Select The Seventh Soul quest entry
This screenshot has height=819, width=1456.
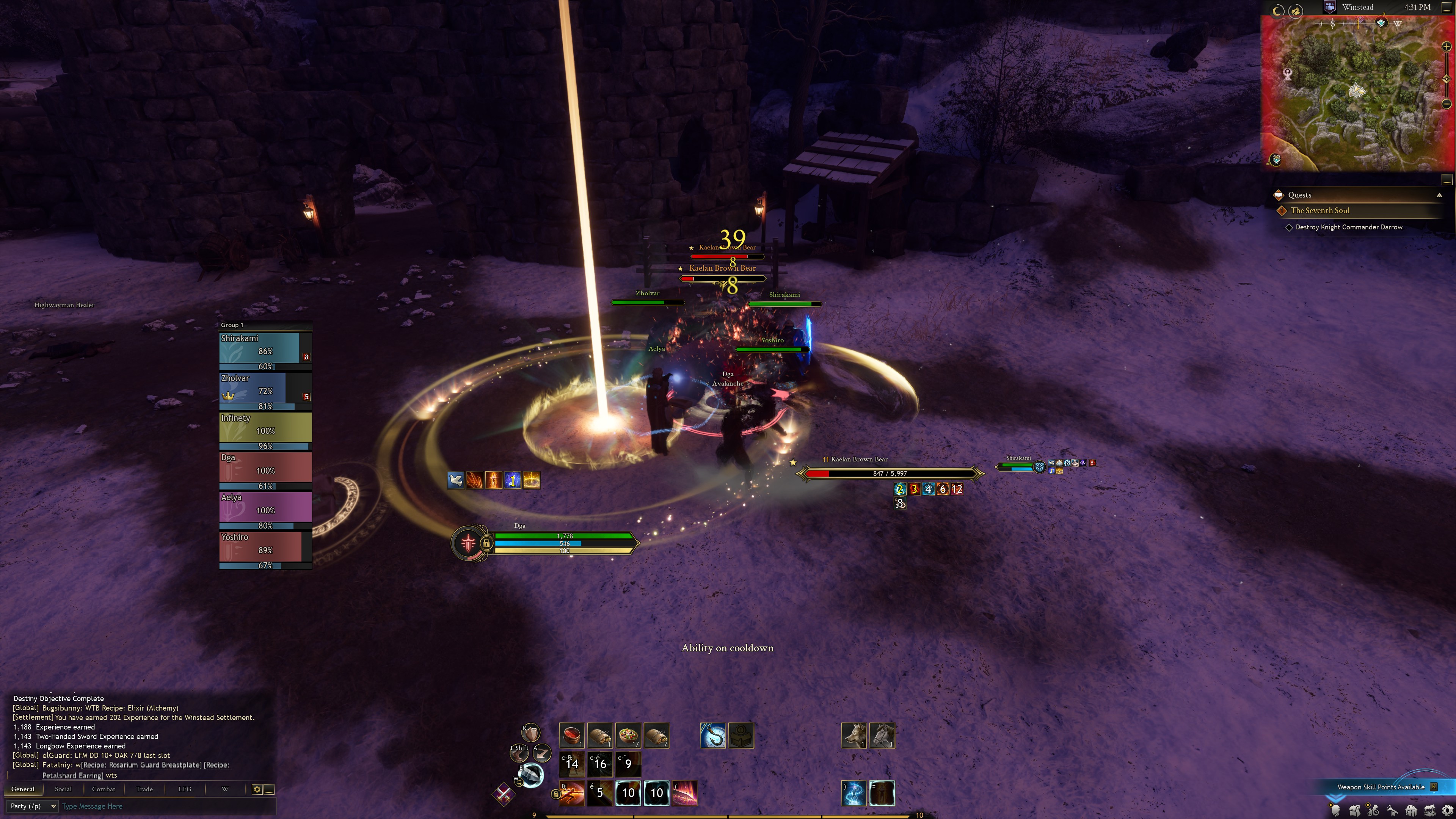1320,210
